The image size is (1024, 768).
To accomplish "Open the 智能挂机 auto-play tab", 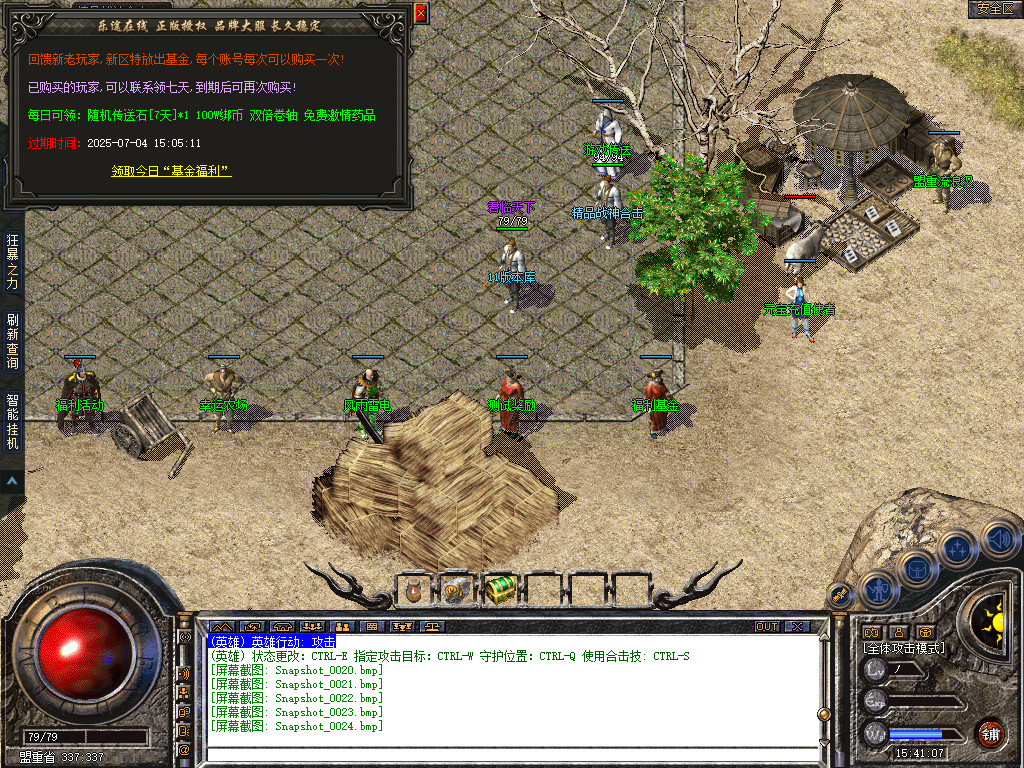I will [x=12, y=421].
